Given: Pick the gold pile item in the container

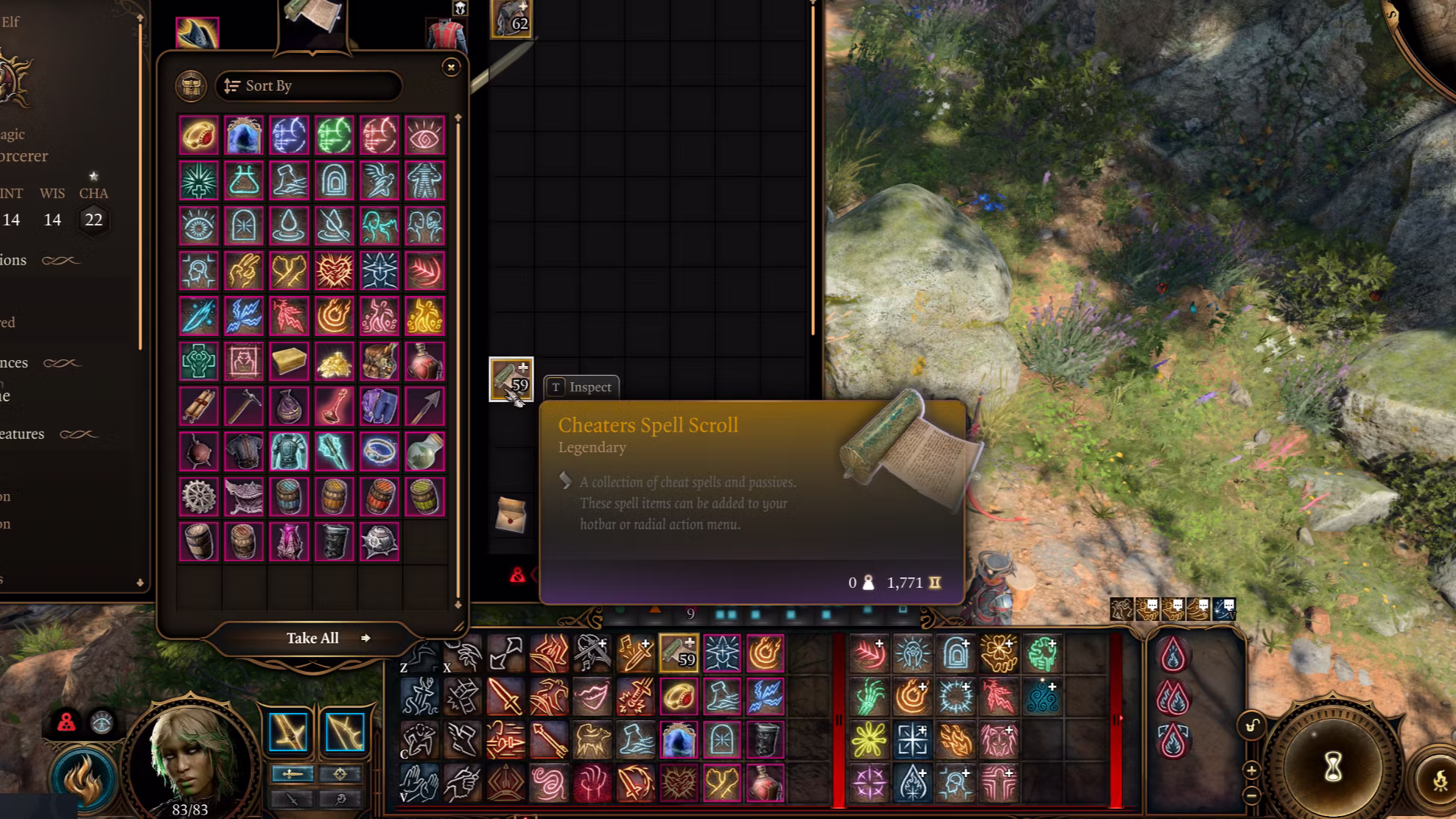Looking at the screenshot, I should [334, 362].
